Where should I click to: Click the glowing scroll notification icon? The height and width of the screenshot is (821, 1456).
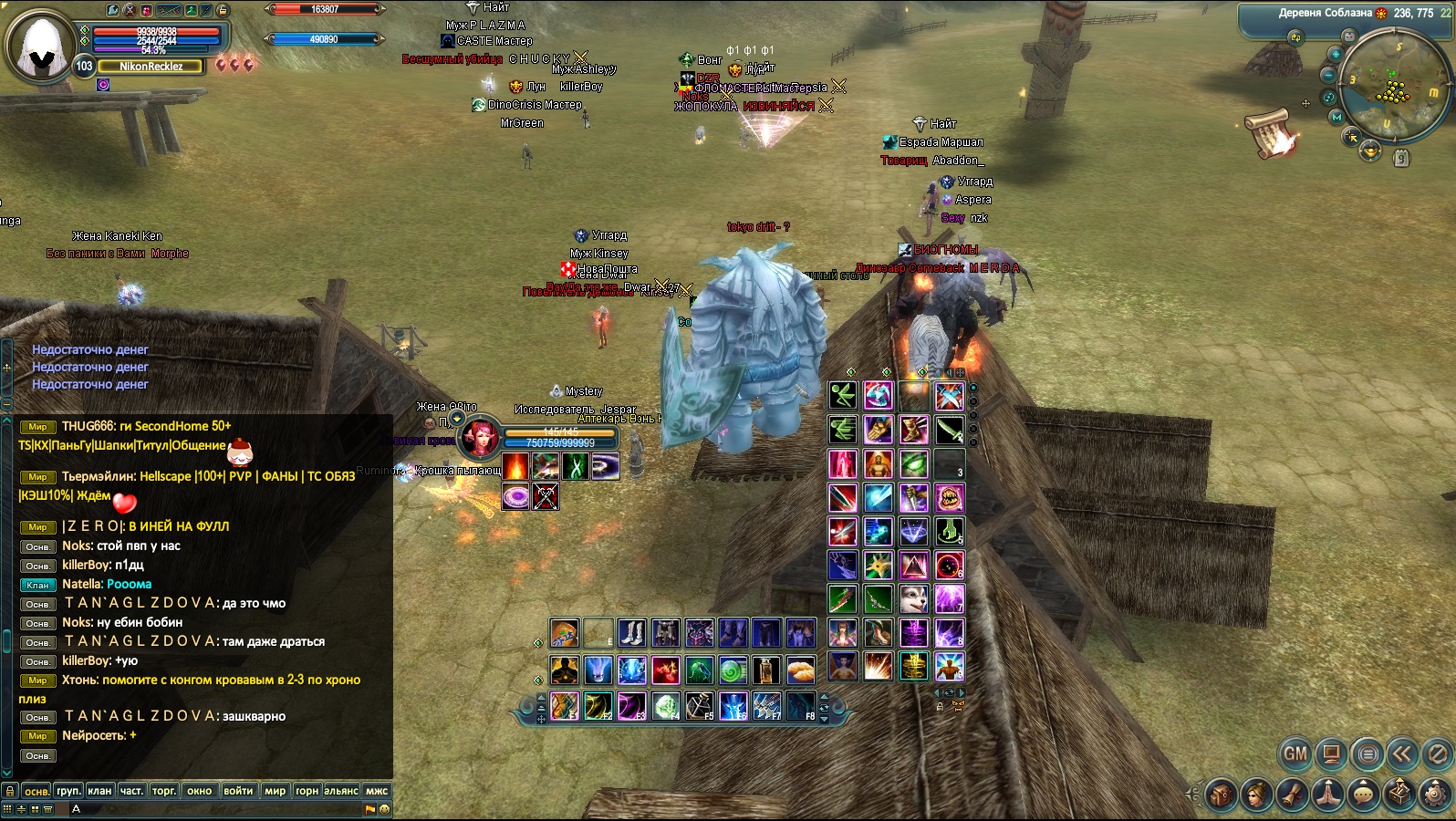[1272, 133]
